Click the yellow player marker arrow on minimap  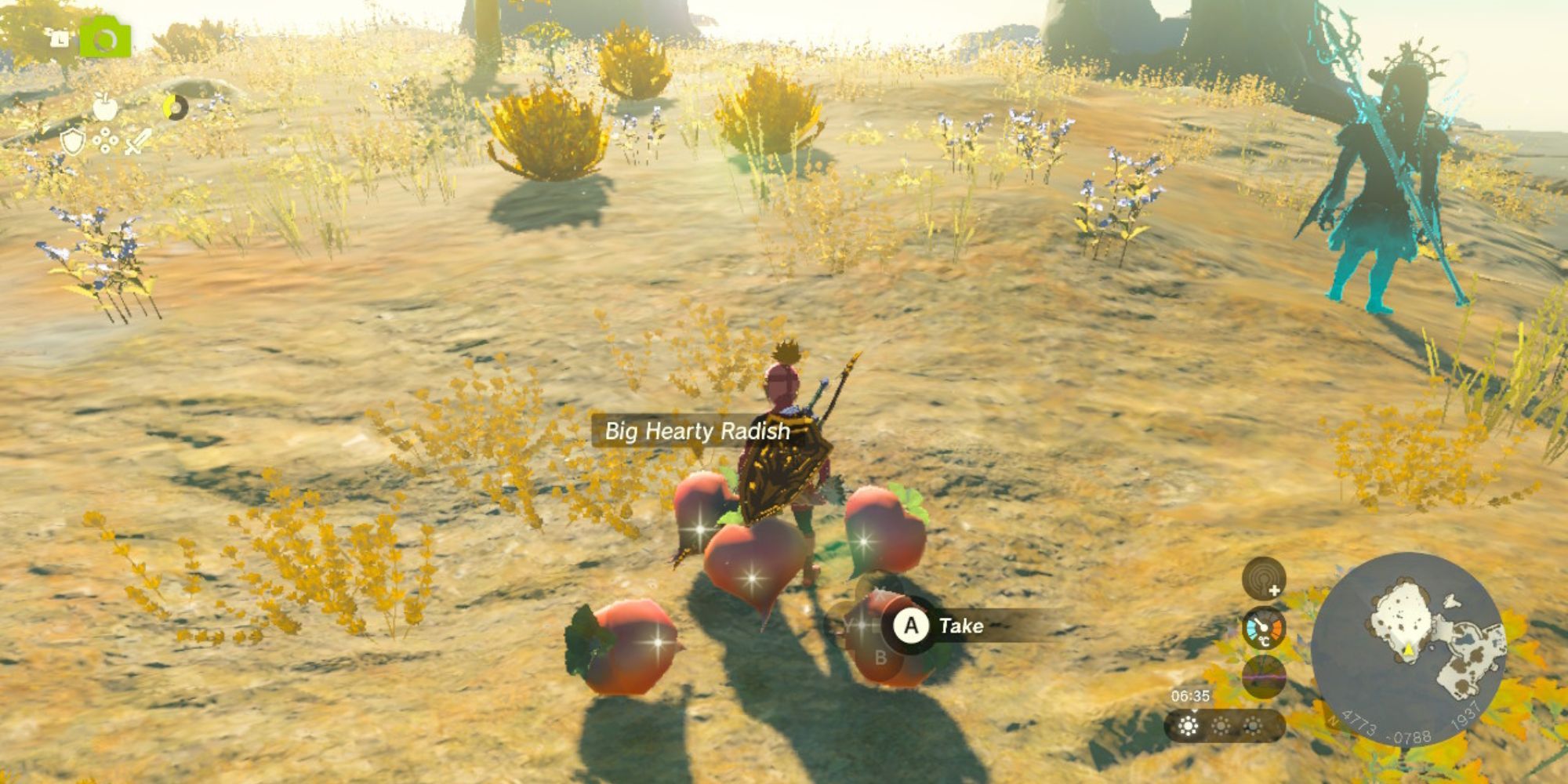(1408, 650)
